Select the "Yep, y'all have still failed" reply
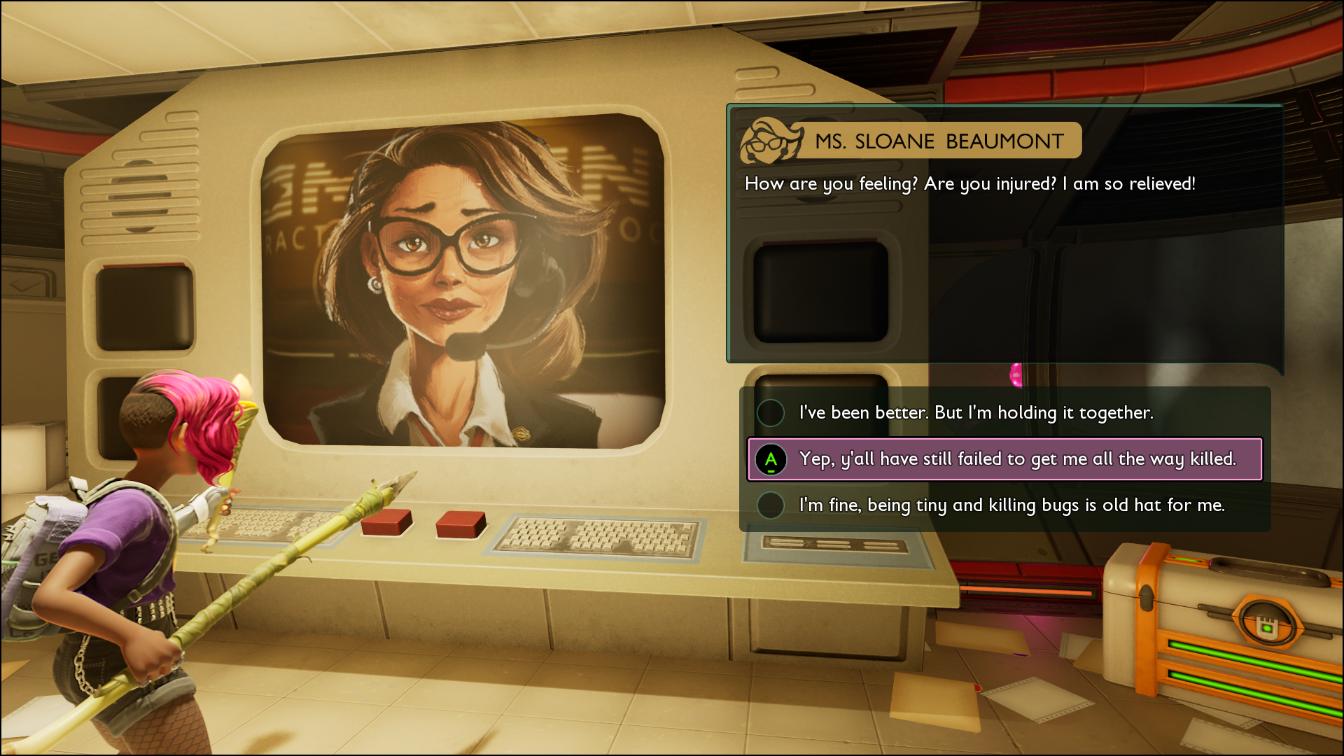The height and width of the screenshot is (756, 1344). (x=1004, y=459)
